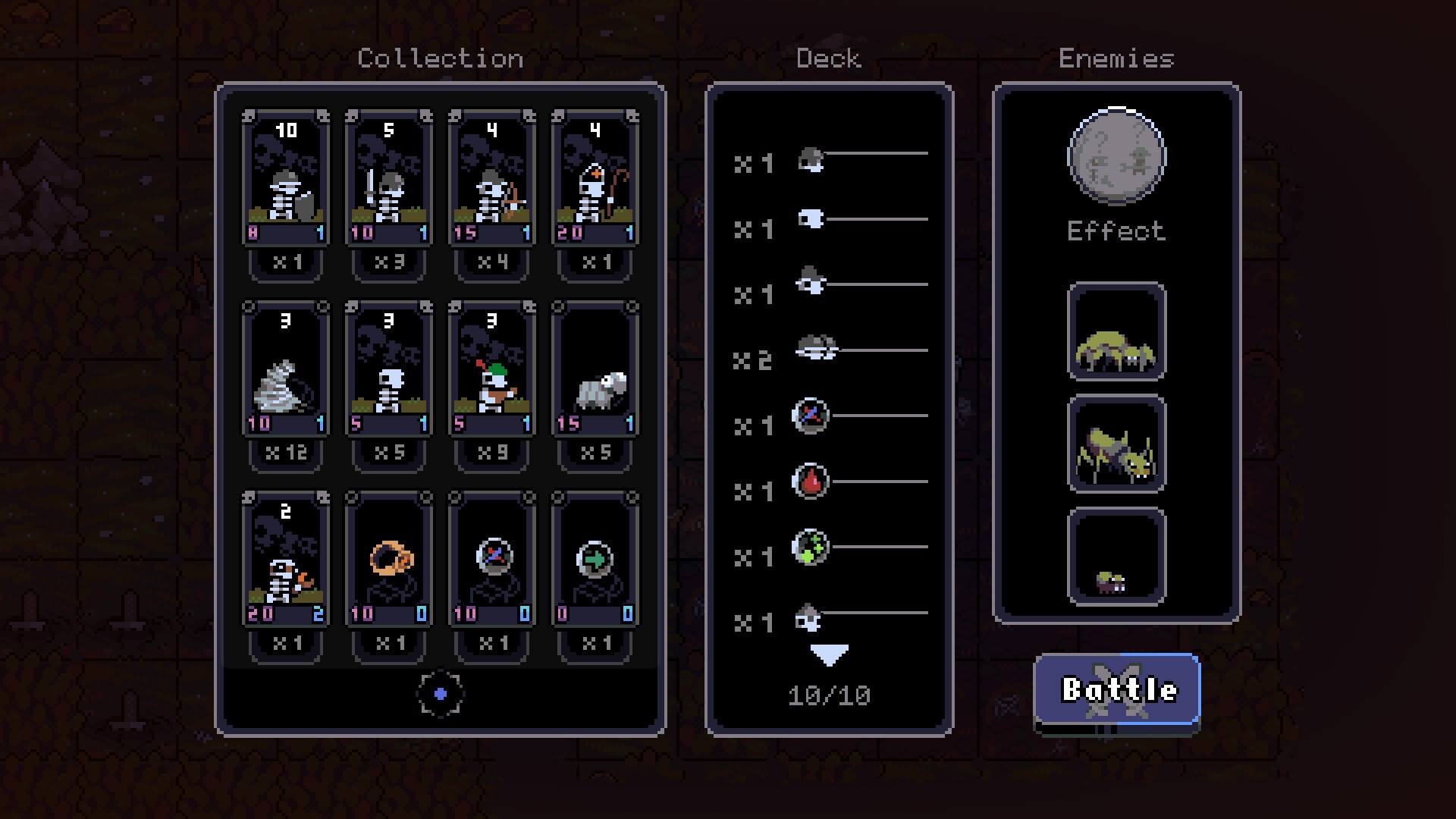1456x819 pixels.
Task: Select the x2 deck entry
Action: point(816,350)
